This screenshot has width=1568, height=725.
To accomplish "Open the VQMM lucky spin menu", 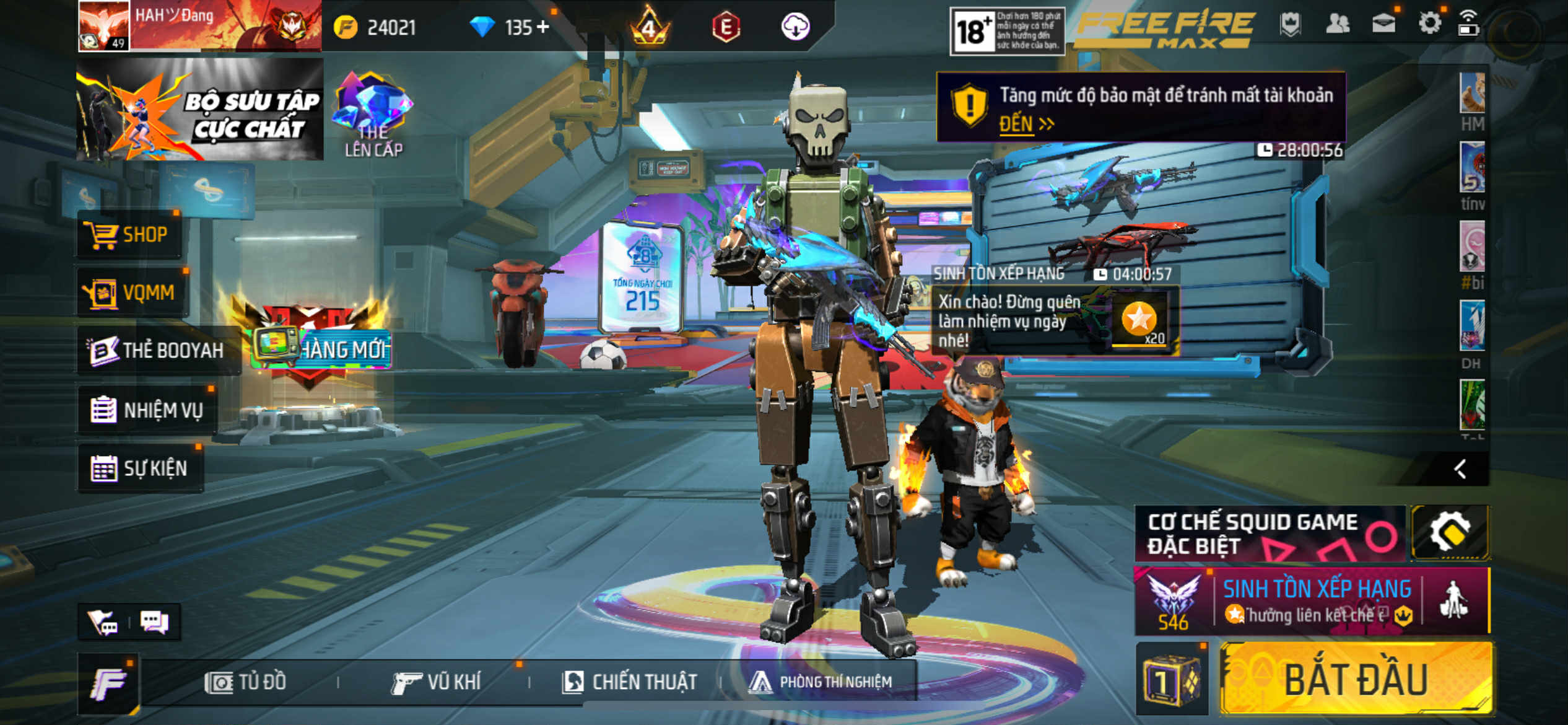I will pos(133,292).
